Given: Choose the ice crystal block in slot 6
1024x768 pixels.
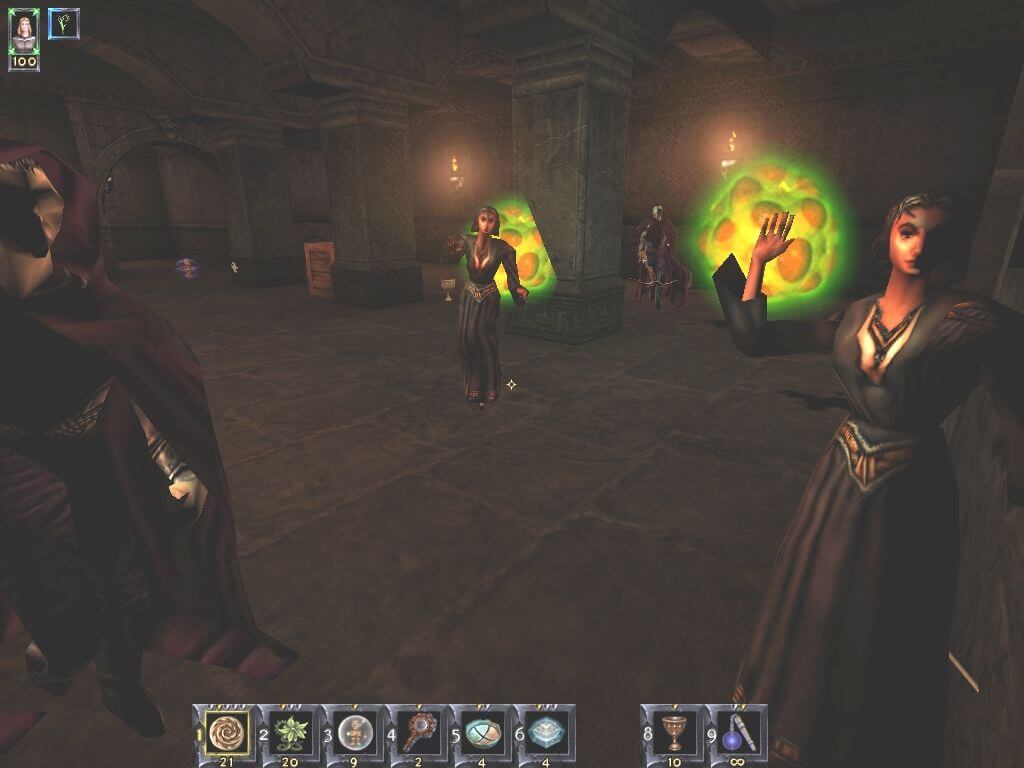Looking at the screenshot, I should coord(546,729).
